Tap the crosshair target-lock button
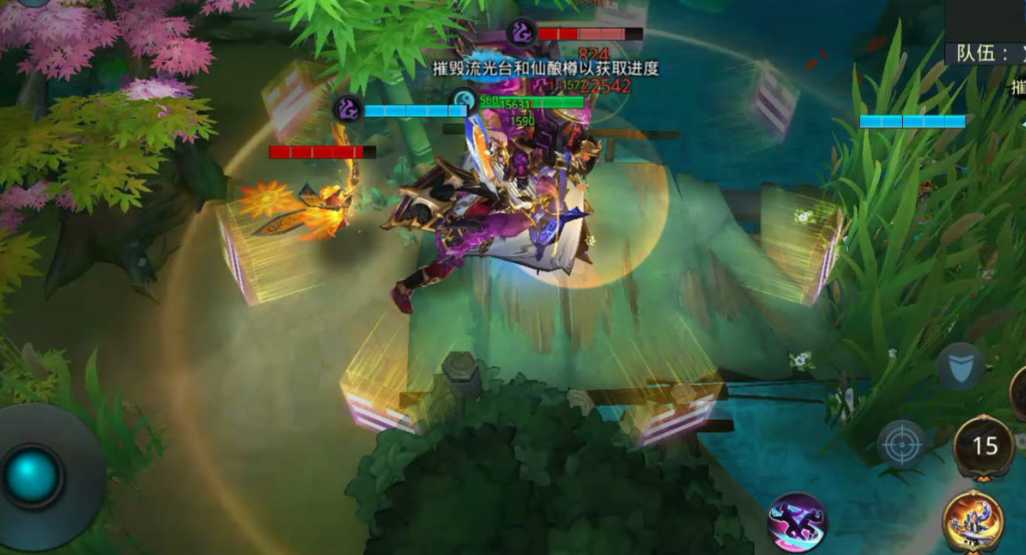1026x555 pixels. pyautogui.click(x=901, y=443)
